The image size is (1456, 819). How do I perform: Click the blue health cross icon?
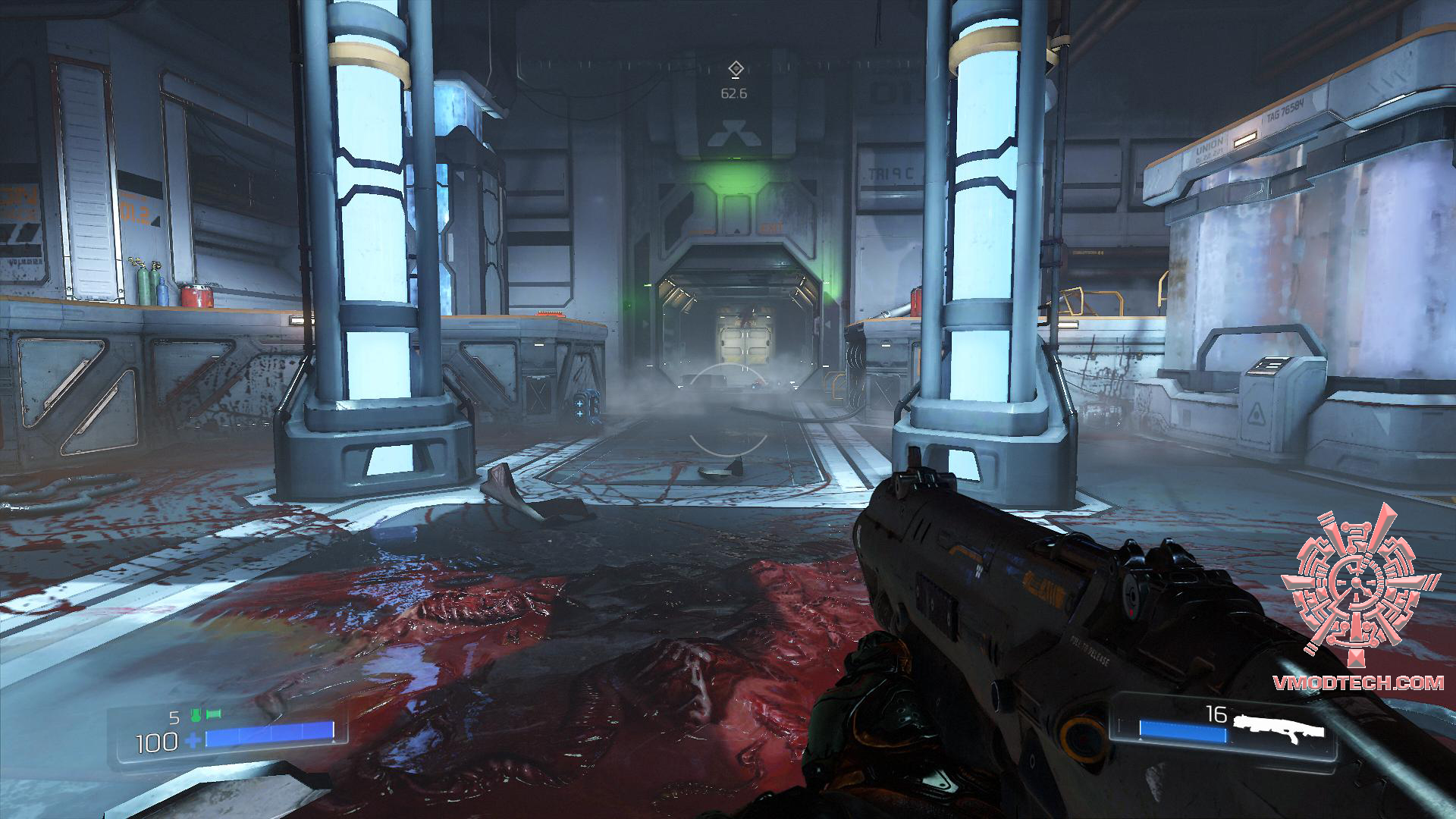click(x=193, y=741)
